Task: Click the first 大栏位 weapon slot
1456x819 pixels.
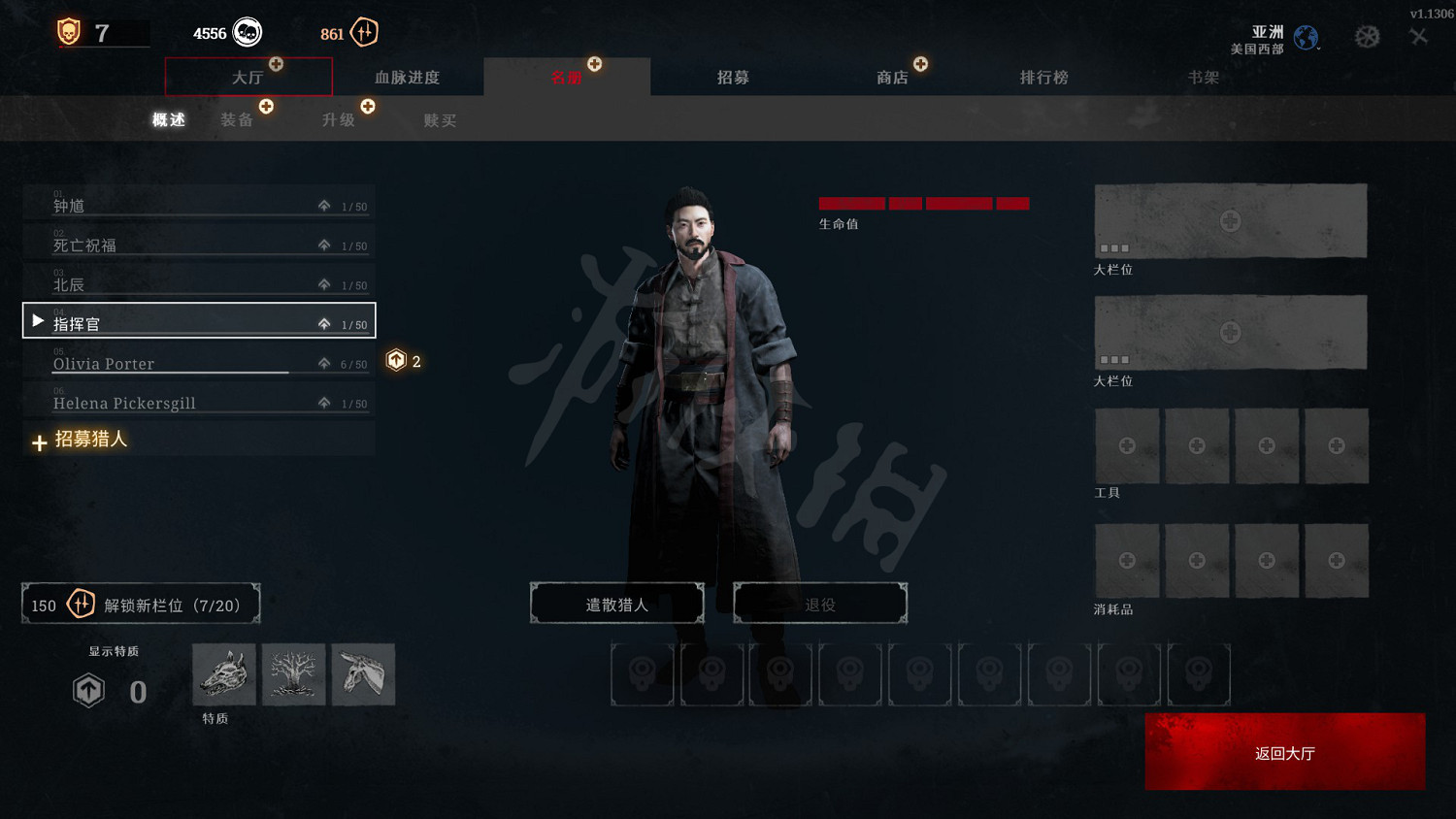Action: coord(1230,220)
